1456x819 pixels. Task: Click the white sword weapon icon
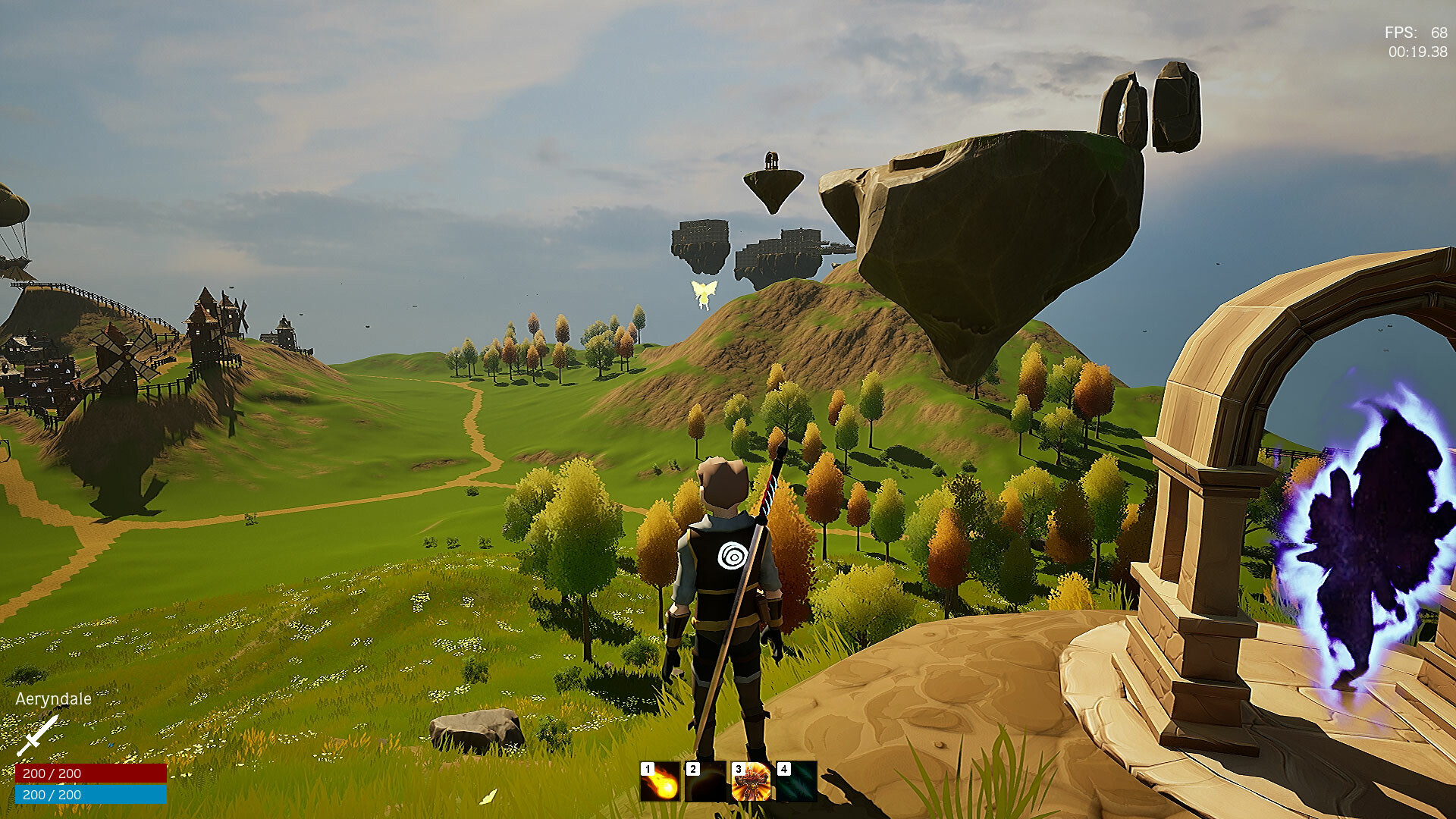point(37,735)
